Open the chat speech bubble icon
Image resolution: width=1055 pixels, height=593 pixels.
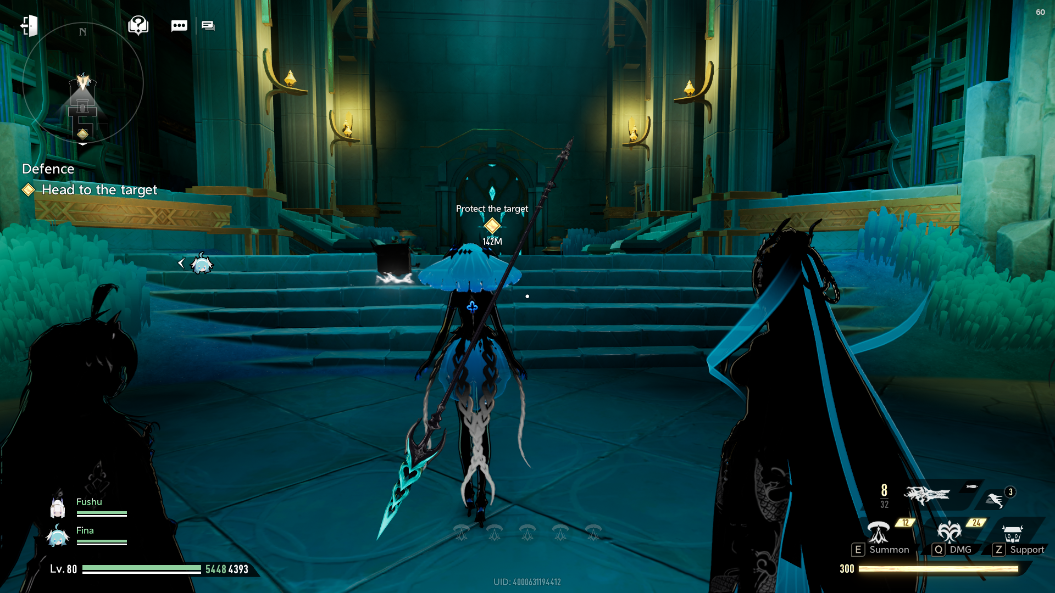(179, 25)
